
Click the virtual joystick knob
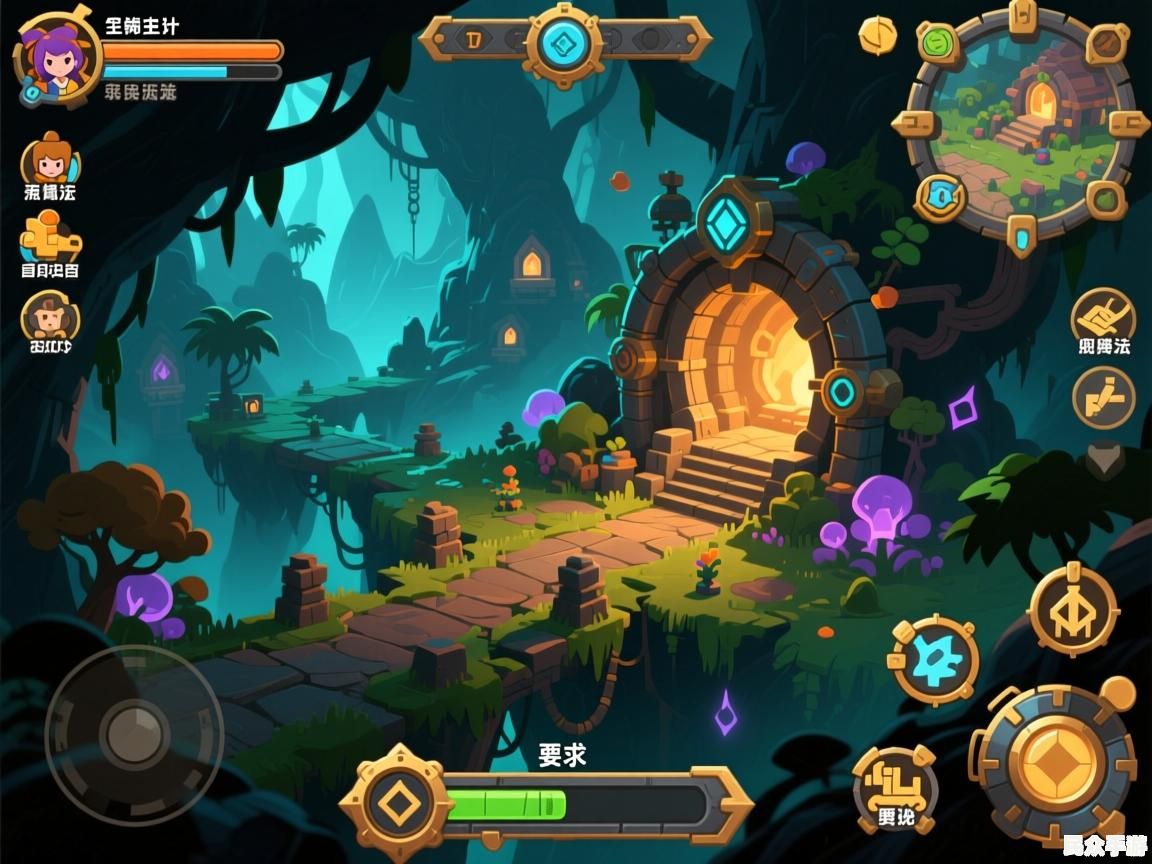point(134,735)
